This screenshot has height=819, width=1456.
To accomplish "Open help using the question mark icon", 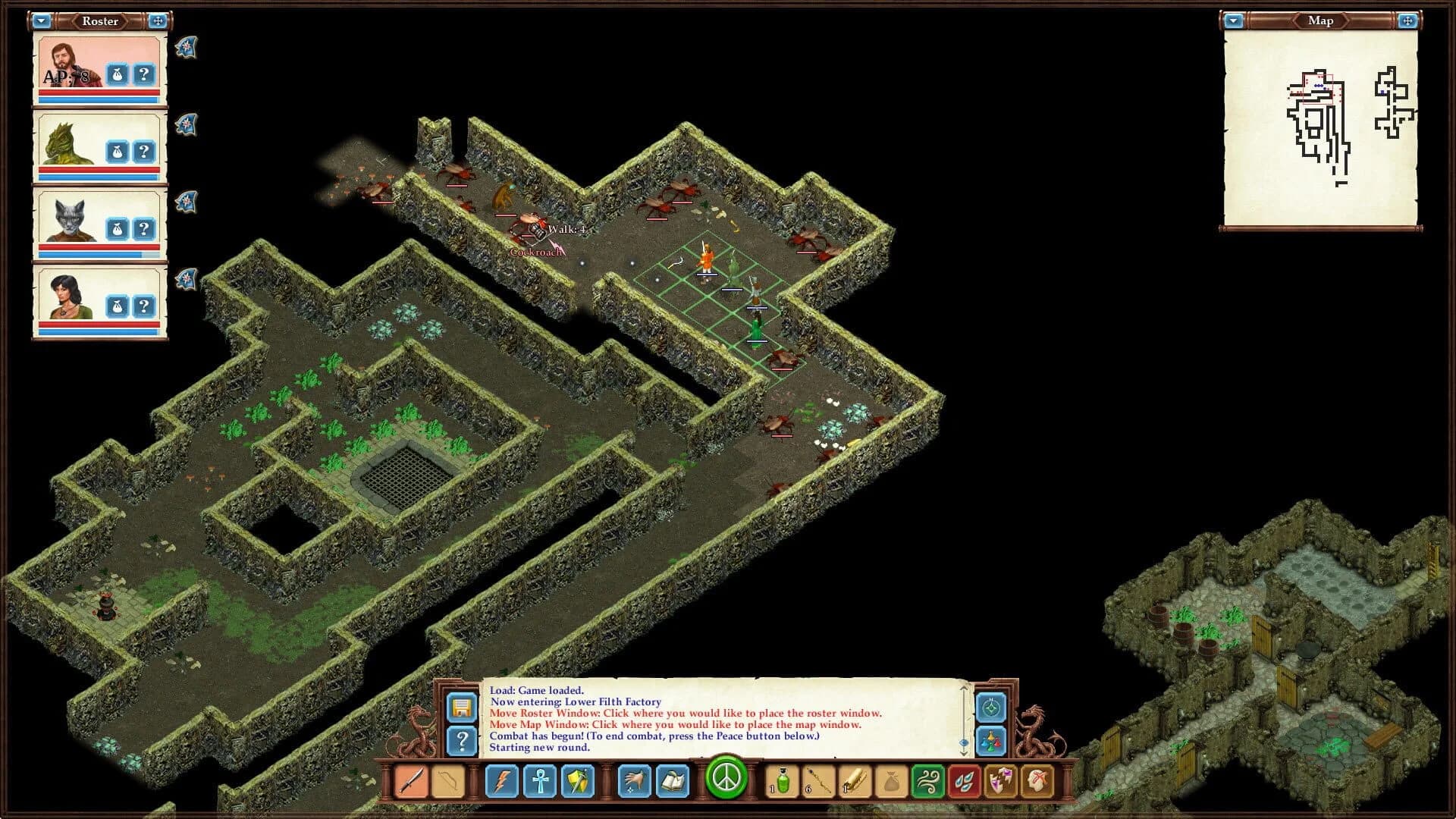I will click(463, 741).
